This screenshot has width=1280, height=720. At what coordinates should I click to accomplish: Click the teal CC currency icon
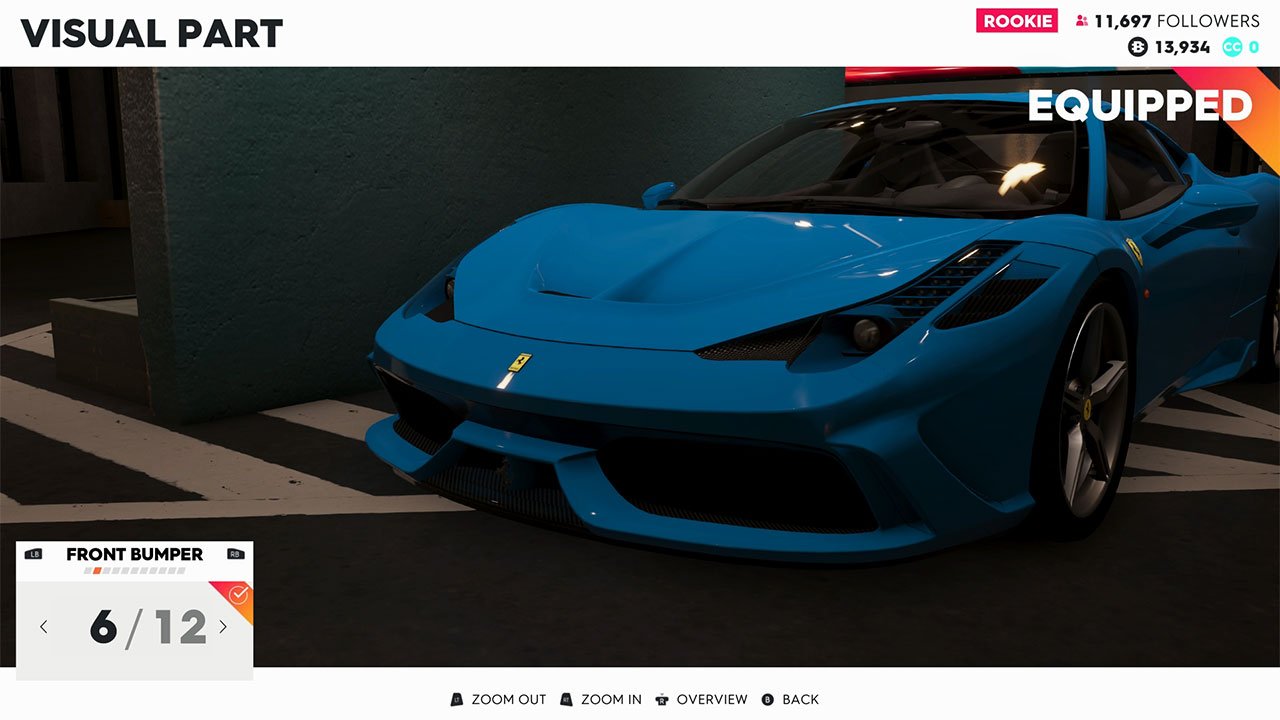1233,46
